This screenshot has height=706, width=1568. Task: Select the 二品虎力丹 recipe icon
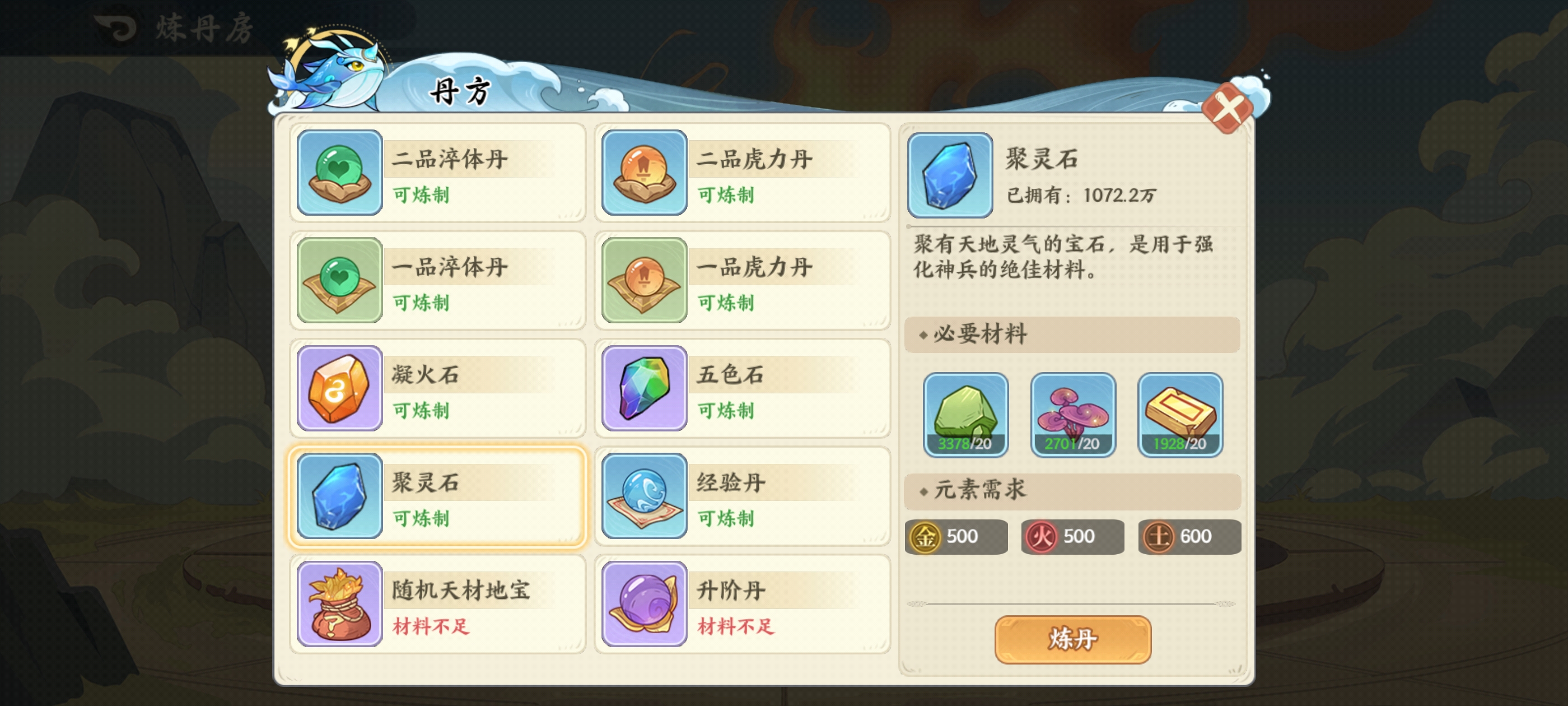coord(644,173)
